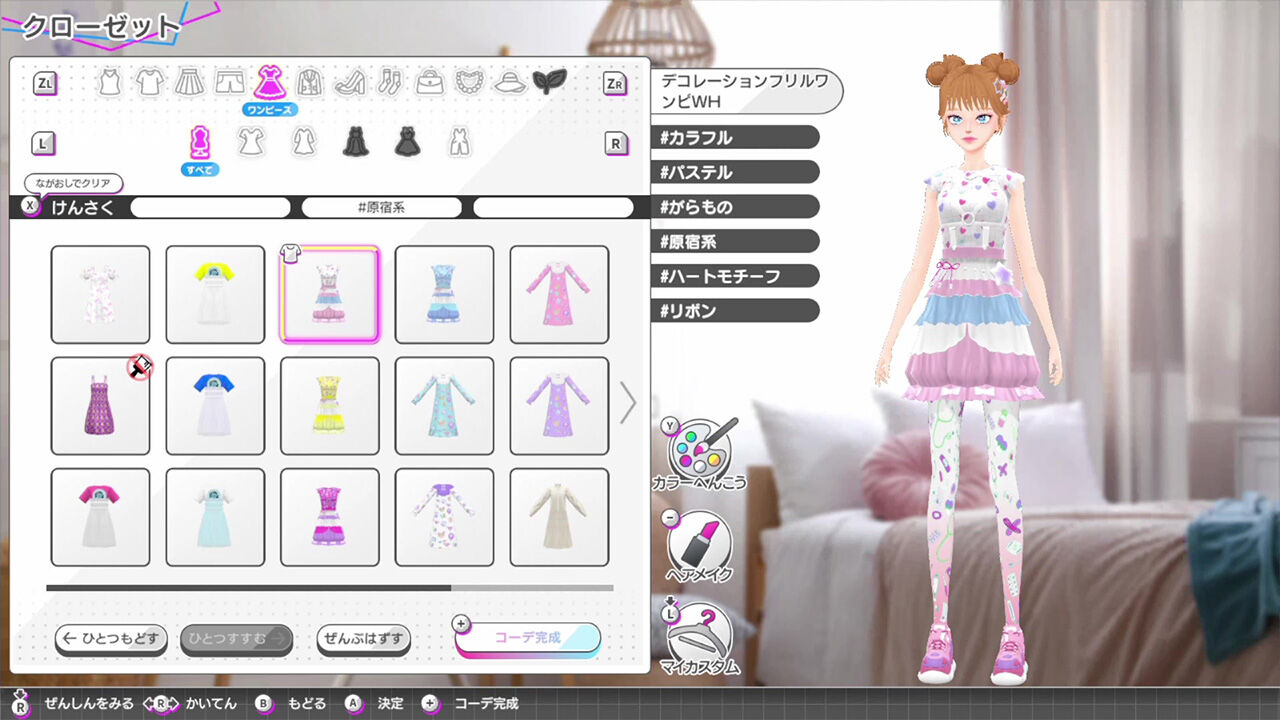This screenshot has width=1280, height=720.
Task: Open the bag category icon
Action: tap(431, 83)
